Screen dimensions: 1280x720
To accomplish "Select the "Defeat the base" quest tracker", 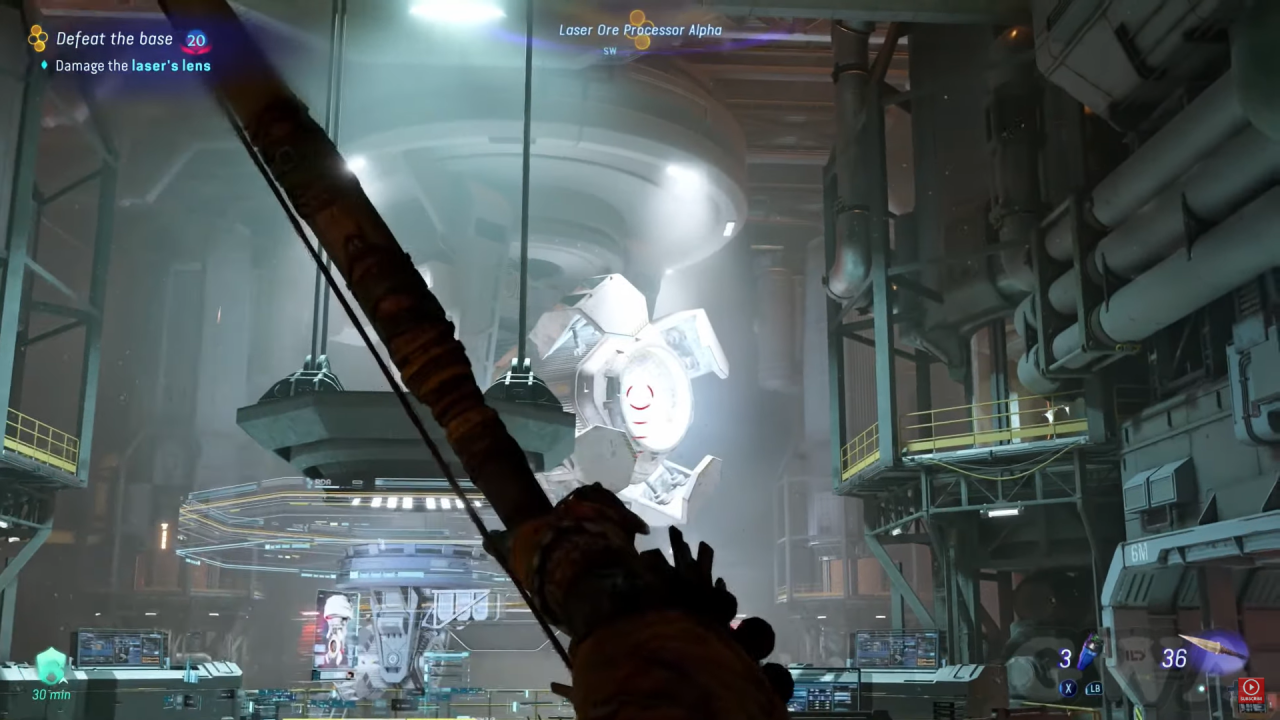I will pyautogui.click(x=114, y=40).
